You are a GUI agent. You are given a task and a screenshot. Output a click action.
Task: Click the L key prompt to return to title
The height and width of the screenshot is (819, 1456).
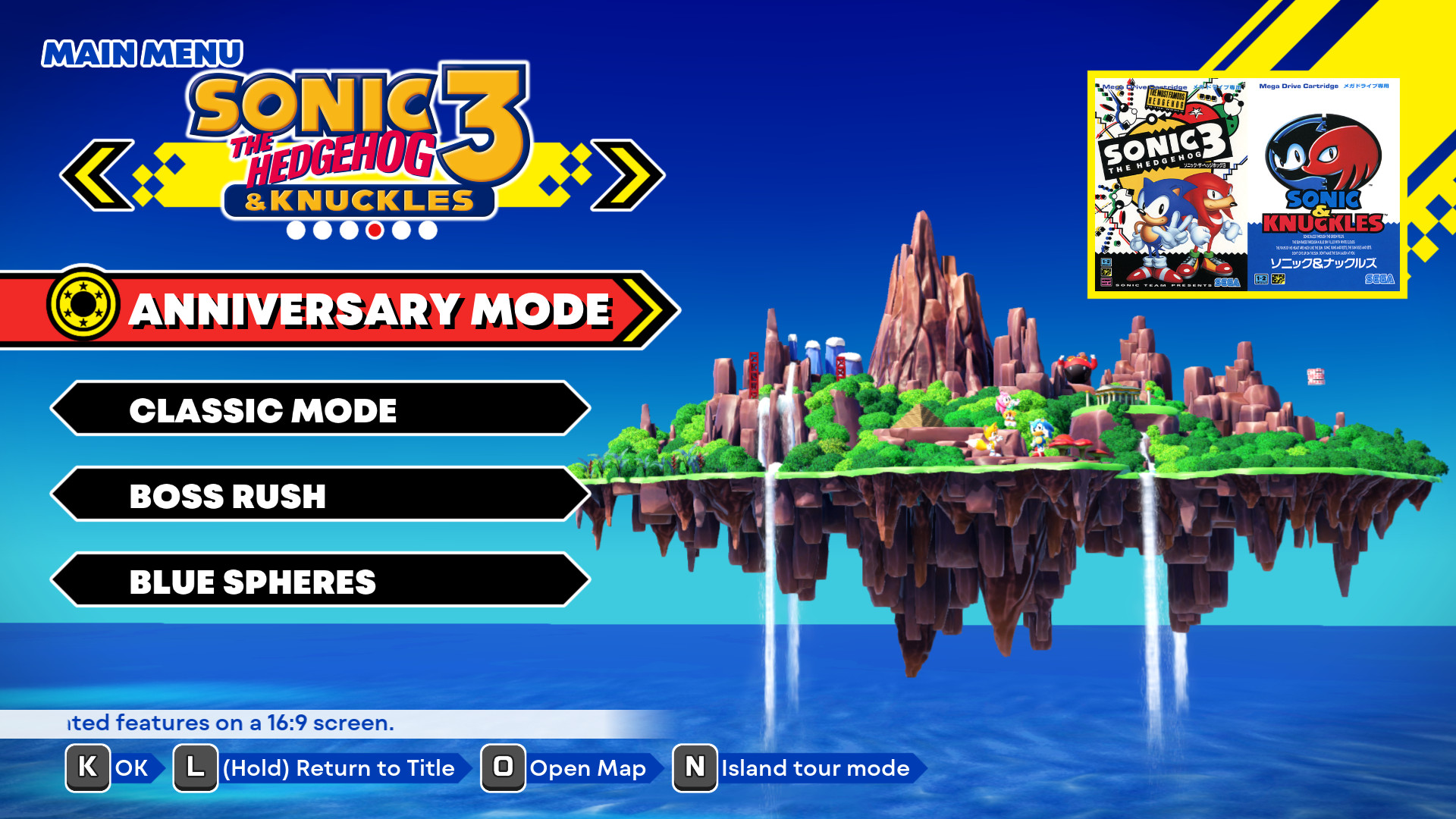195,767
